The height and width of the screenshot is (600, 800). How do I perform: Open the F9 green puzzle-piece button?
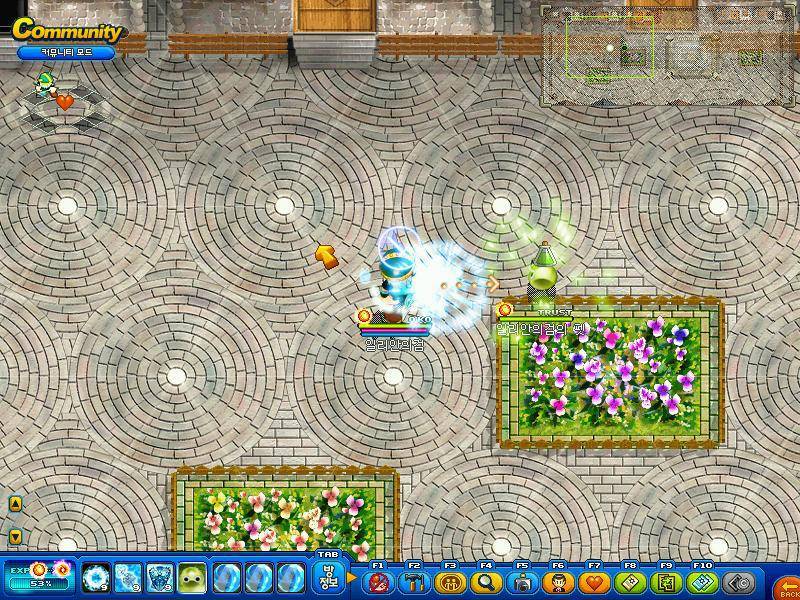point(667,581)
